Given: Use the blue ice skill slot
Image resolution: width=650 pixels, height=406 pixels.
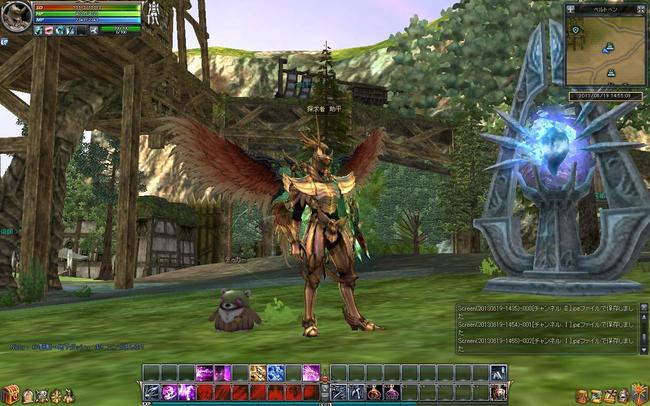Looking at the screenshot, I should (x=276, y=373).
